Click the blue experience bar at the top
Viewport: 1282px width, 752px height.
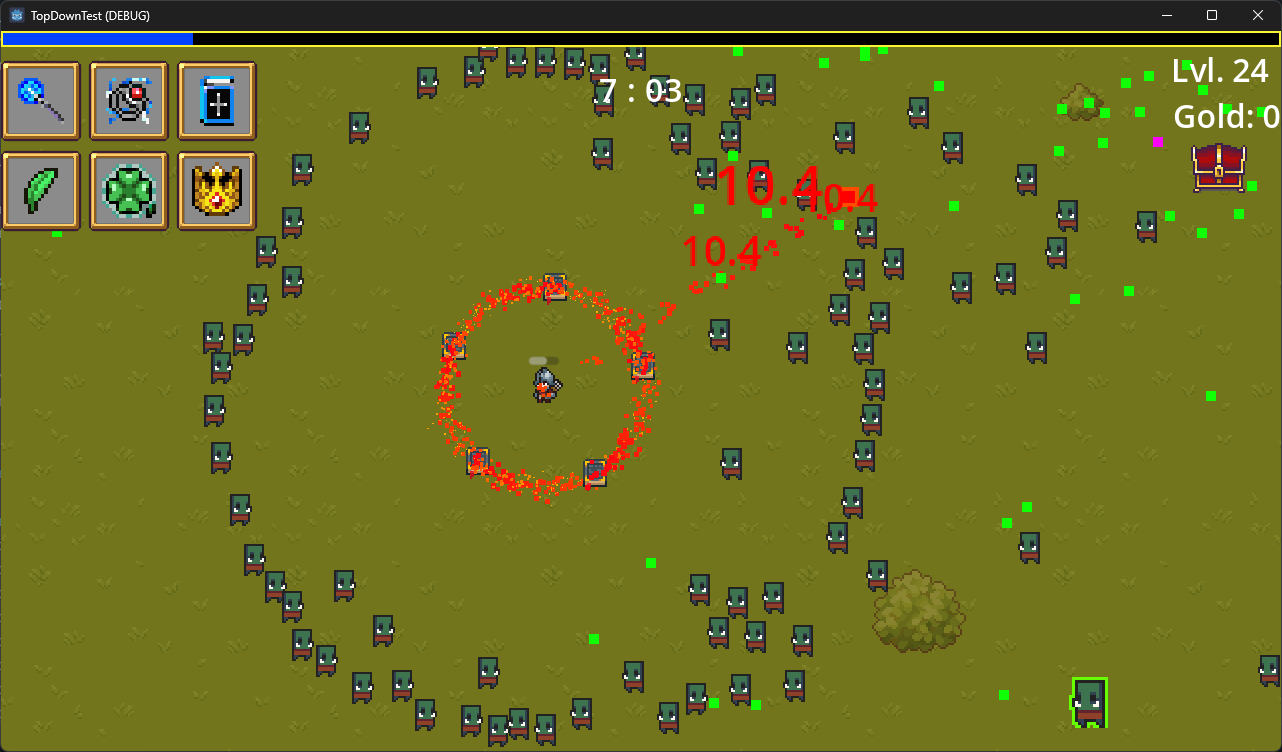[x=98, y=38]
